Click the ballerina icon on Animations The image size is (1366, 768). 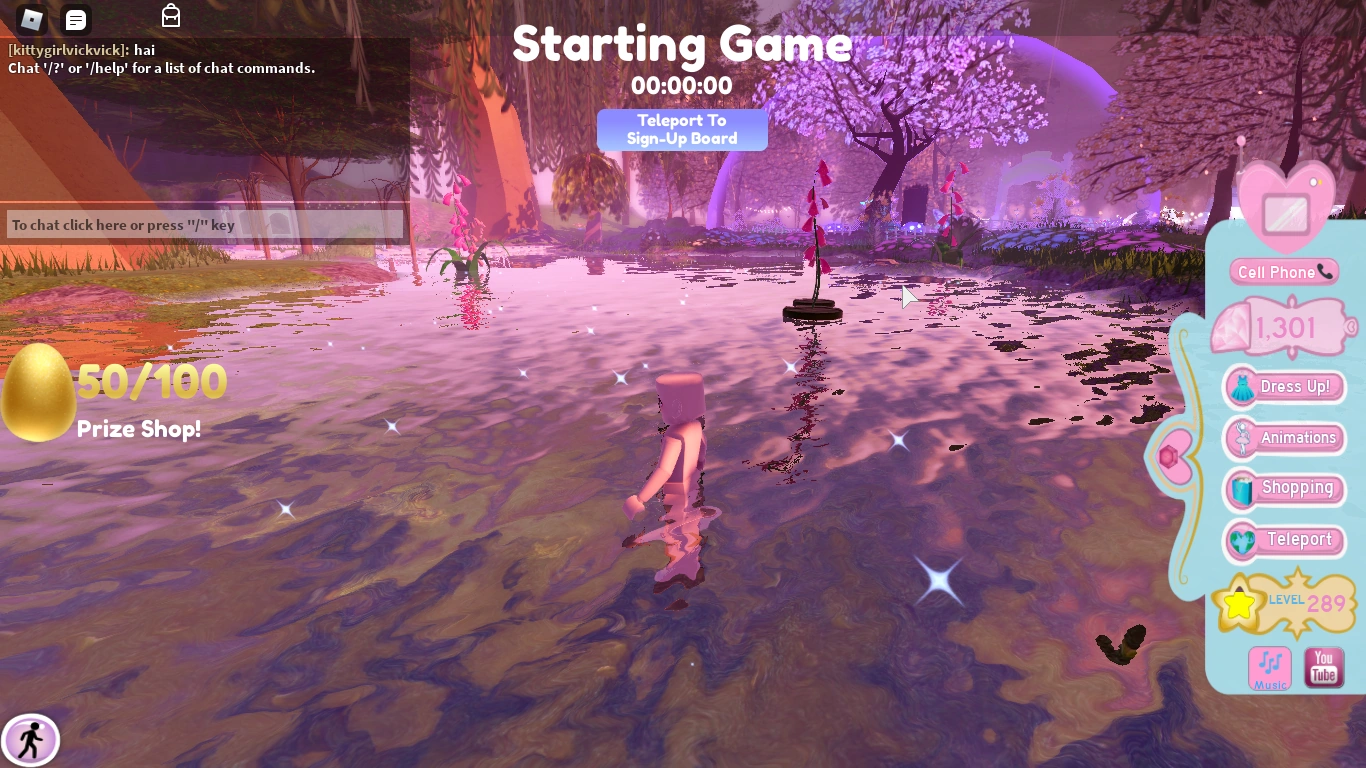[1244, 438]
